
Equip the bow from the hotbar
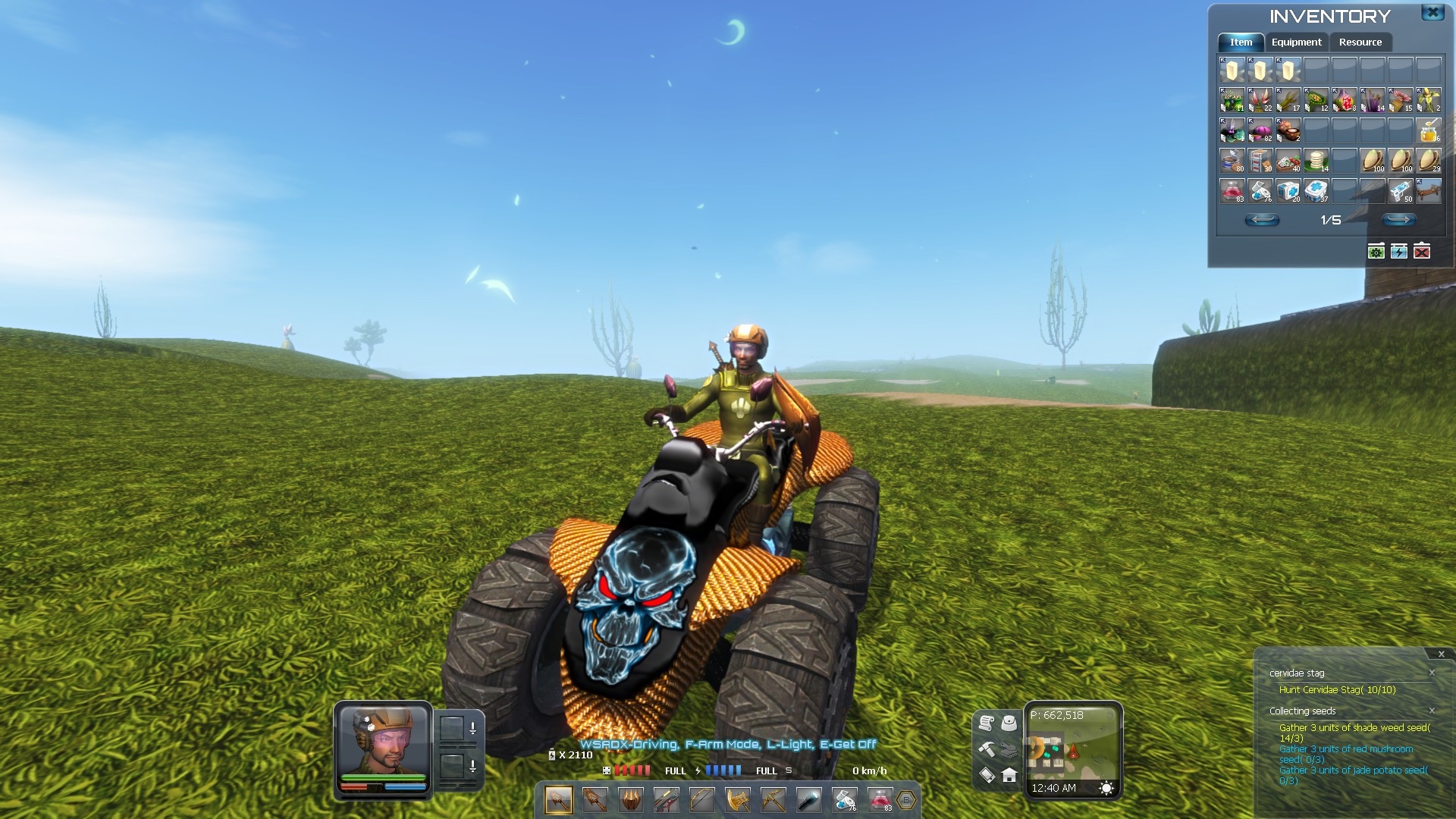(x=701, y=799)
